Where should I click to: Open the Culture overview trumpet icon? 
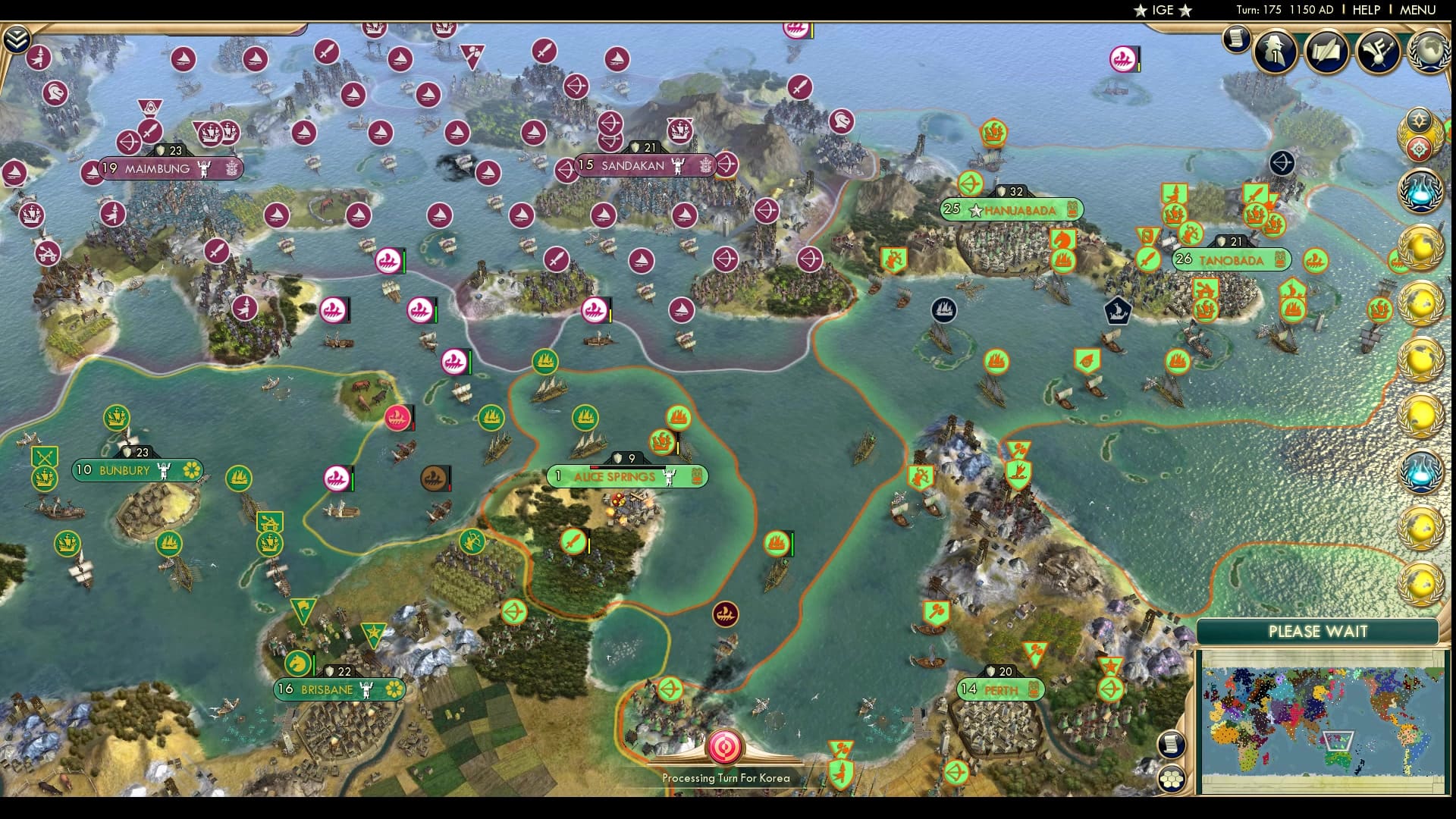click(1377, 52)
